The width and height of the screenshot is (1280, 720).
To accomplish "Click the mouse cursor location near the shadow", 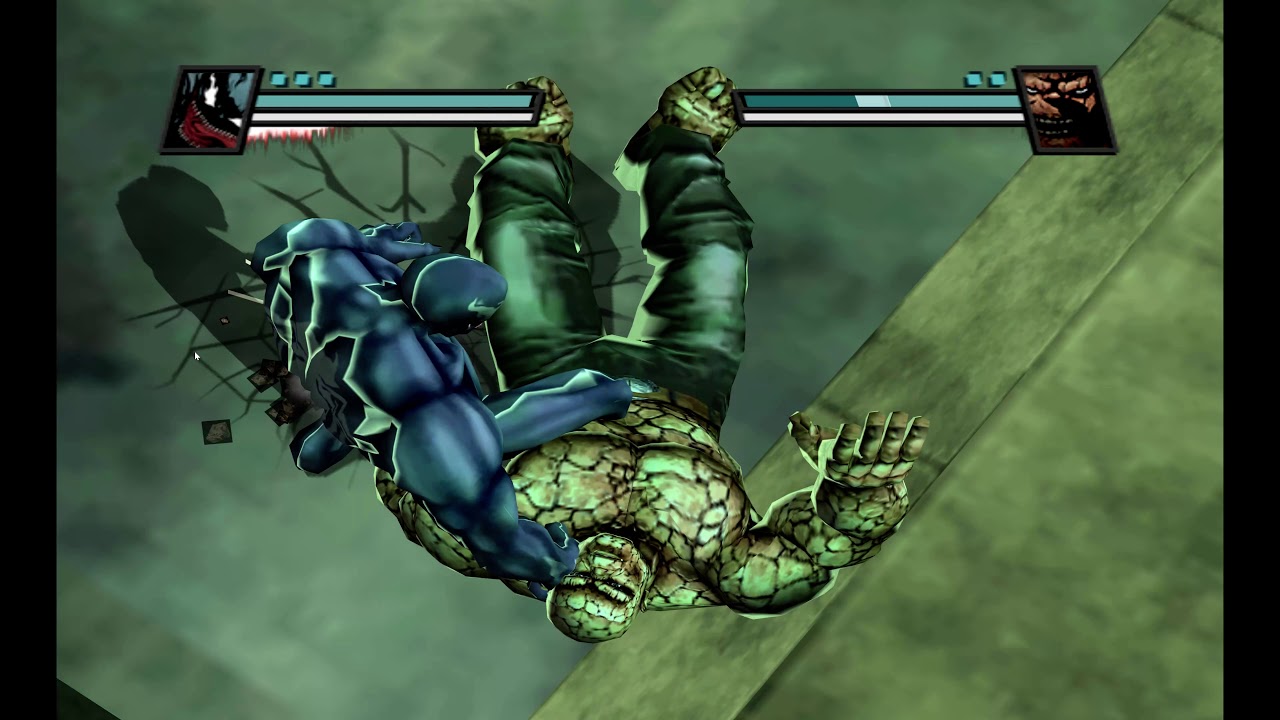I will click(x=196, y=356).
